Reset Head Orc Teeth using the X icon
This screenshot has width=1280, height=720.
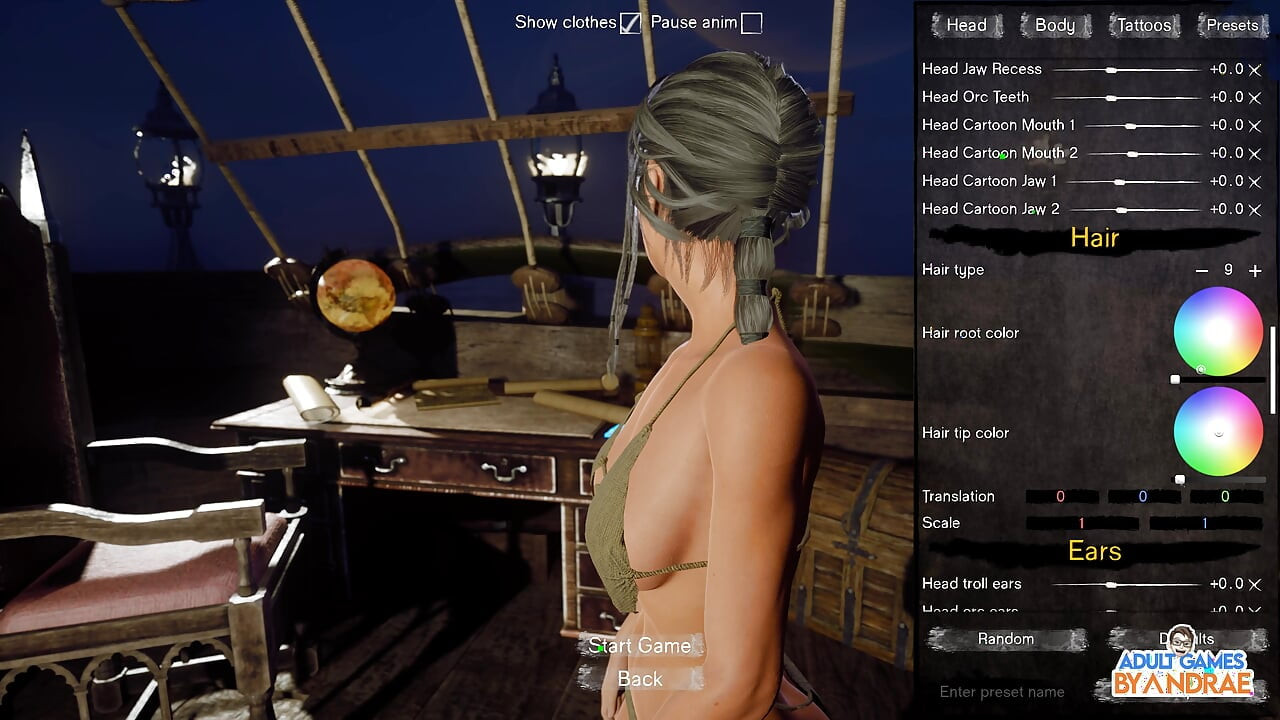coord(1256,97)
